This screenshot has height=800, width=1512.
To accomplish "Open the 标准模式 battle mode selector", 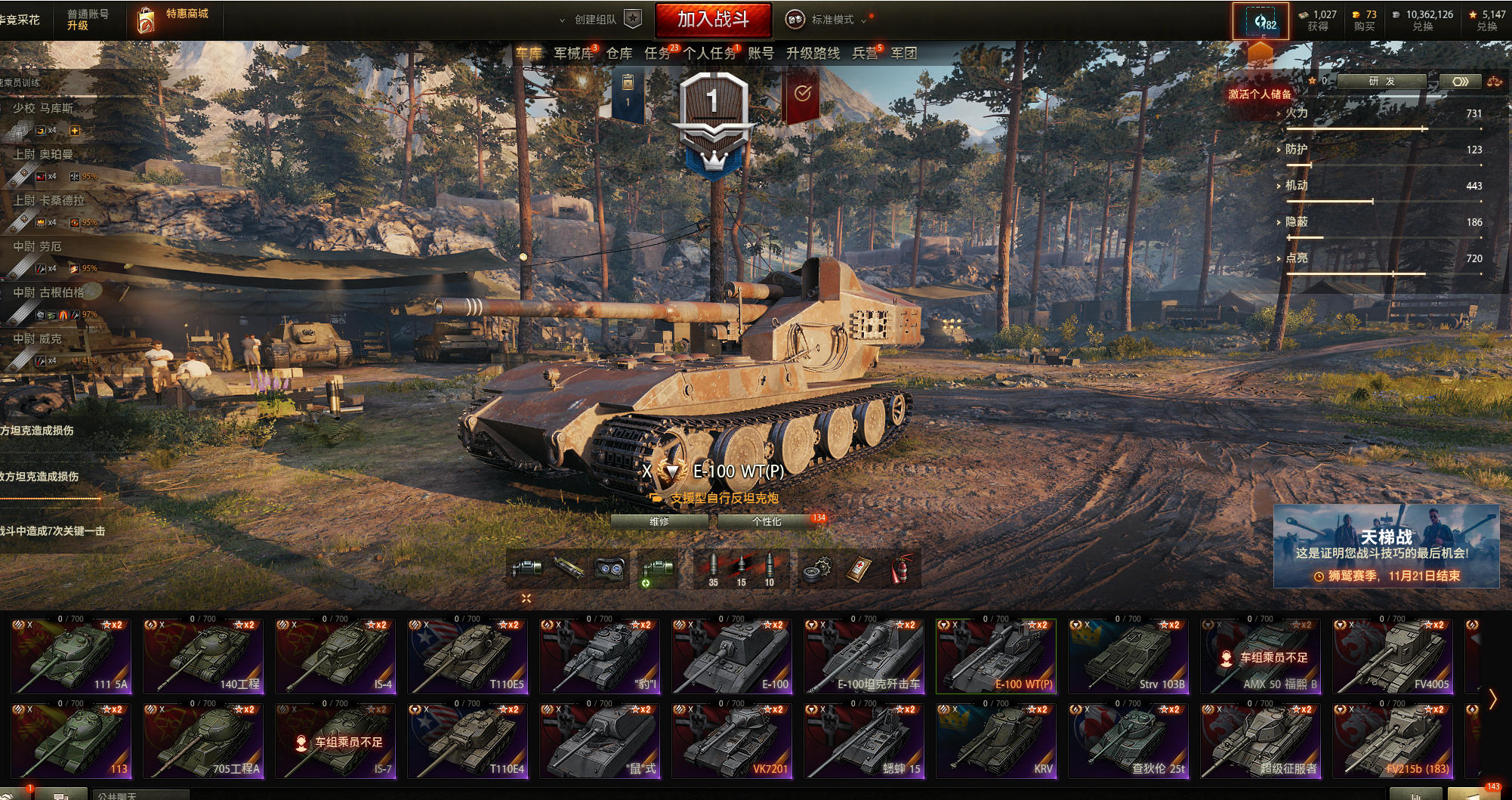I will [829, 20].
